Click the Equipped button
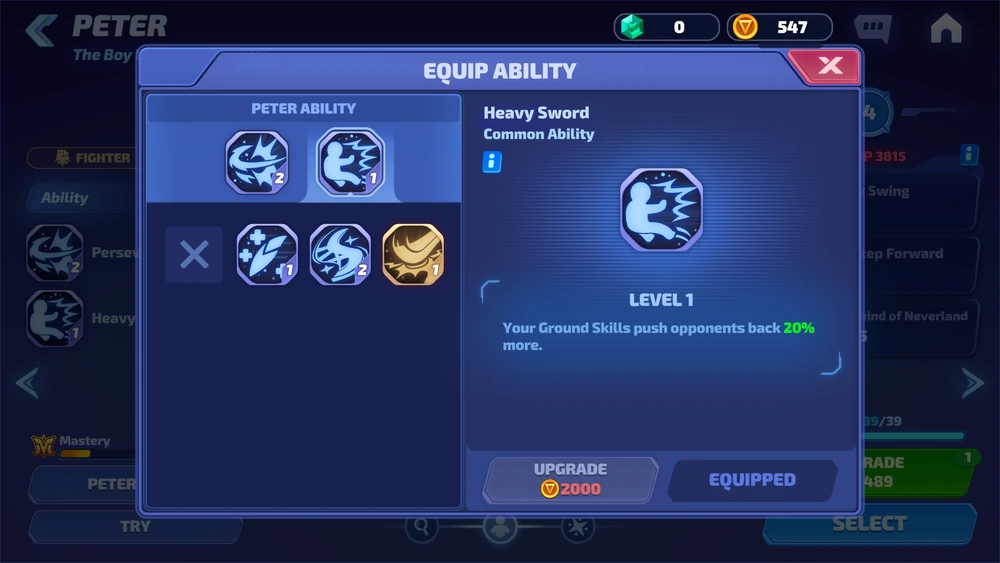 coord(752,480)
